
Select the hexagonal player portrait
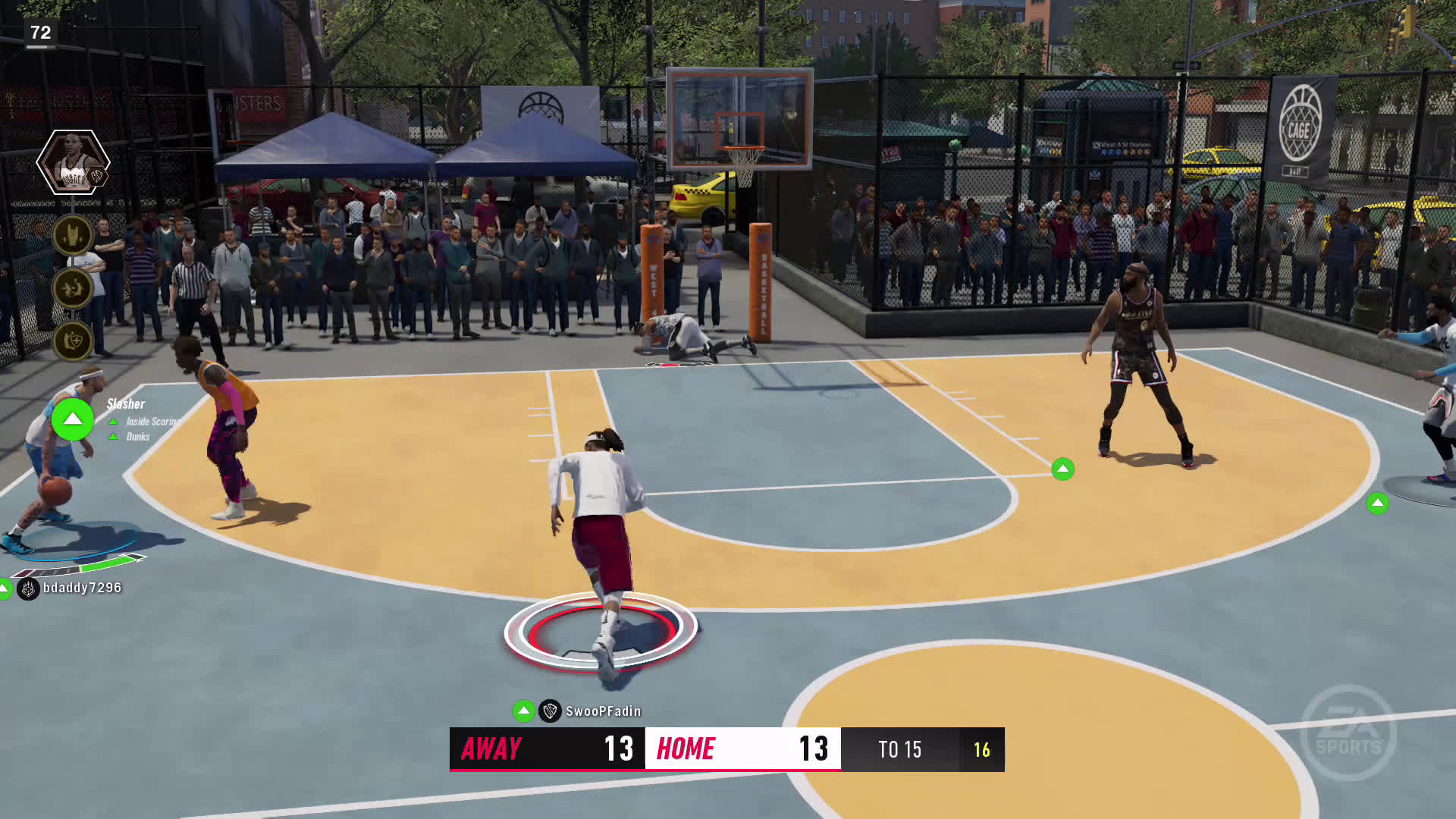73,162
